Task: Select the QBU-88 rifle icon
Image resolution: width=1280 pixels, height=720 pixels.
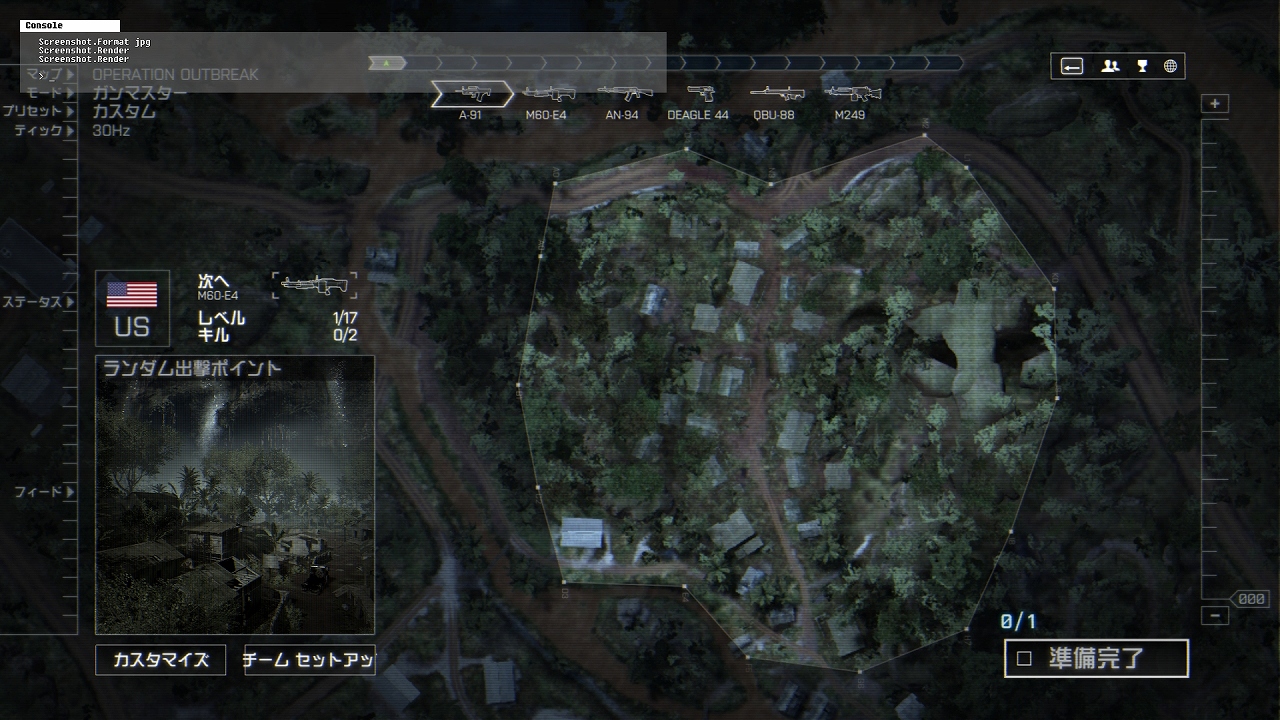Action: point(774,94)
